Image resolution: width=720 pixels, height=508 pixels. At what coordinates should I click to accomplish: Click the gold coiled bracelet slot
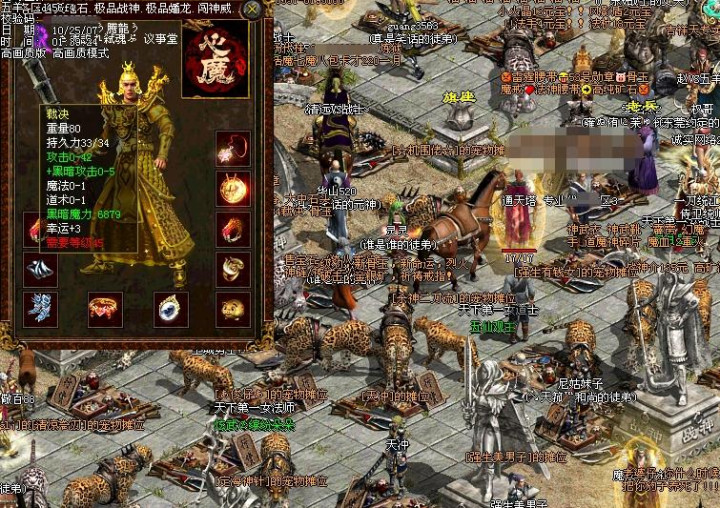(x=233, y=268)
